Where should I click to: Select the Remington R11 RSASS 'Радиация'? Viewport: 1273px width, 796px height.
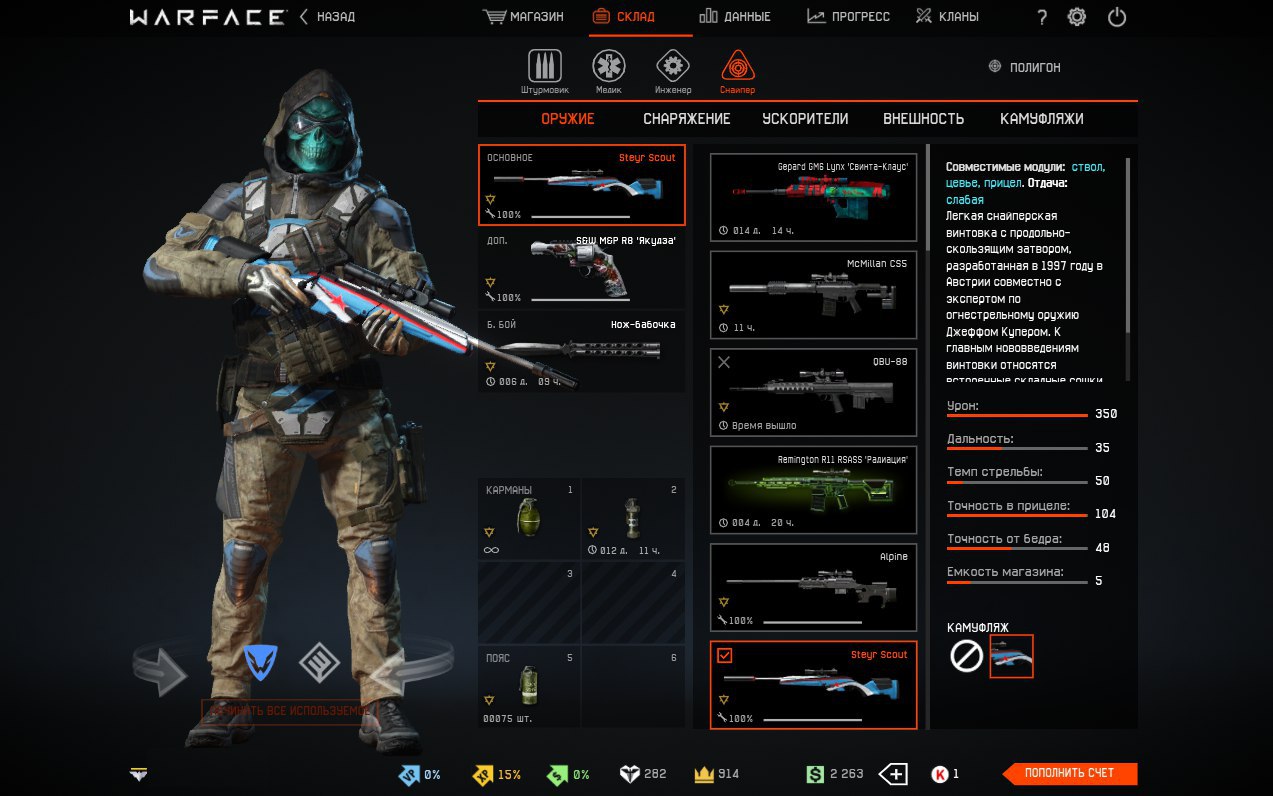click(813, 490)
